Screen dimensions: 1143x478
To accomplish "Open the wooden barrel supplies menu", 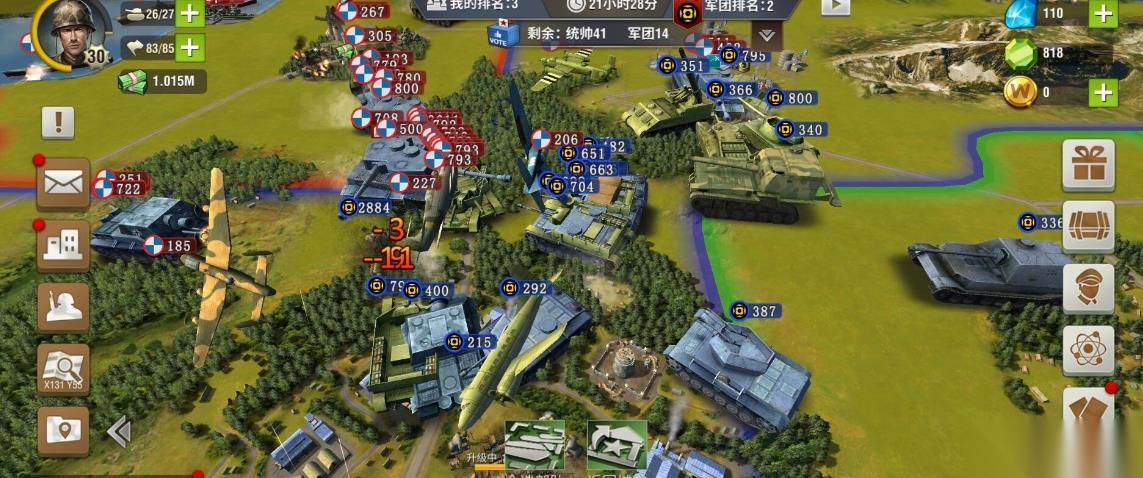I will (1088, 225).
